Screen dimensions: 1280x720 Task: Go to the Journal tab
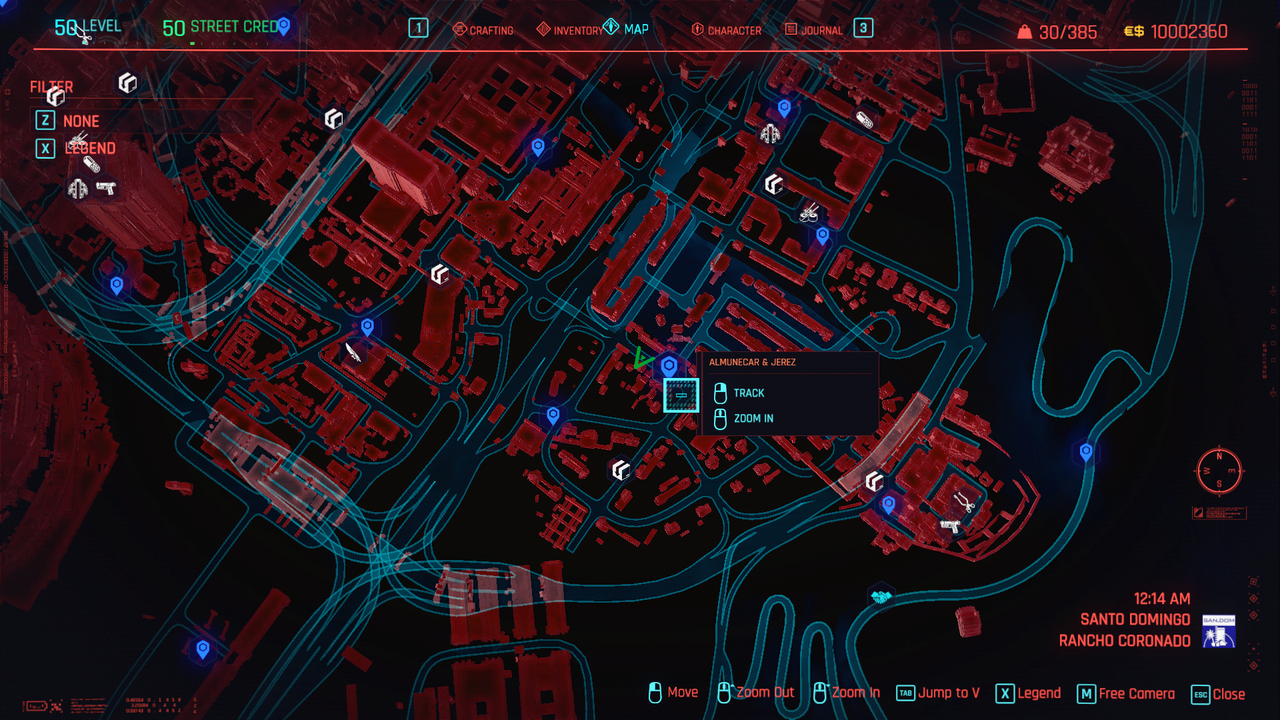[x=814, y=30]
